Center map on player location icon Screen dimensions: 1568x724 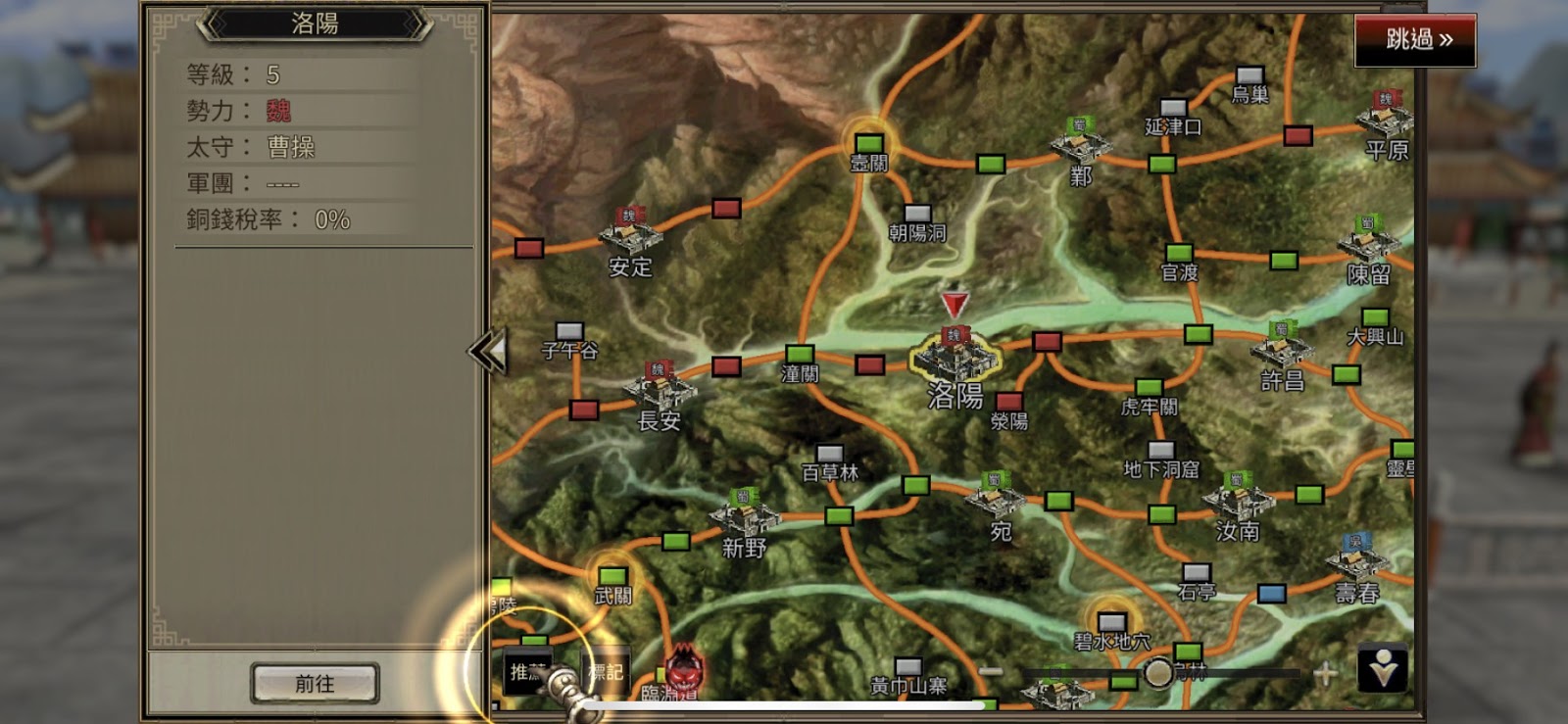(x=1383, y=670)
